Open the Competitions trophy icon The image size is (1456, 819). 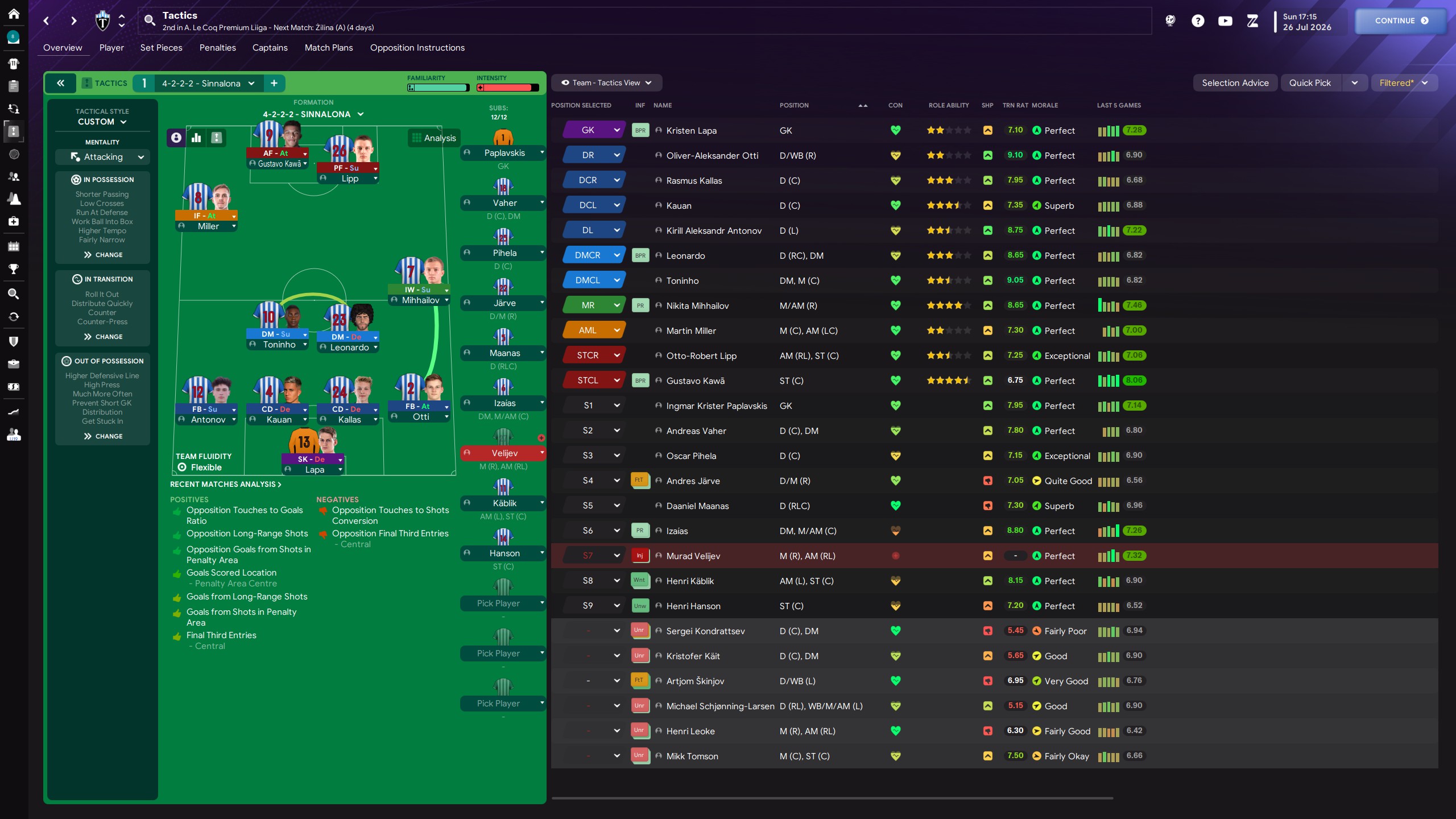14,269
